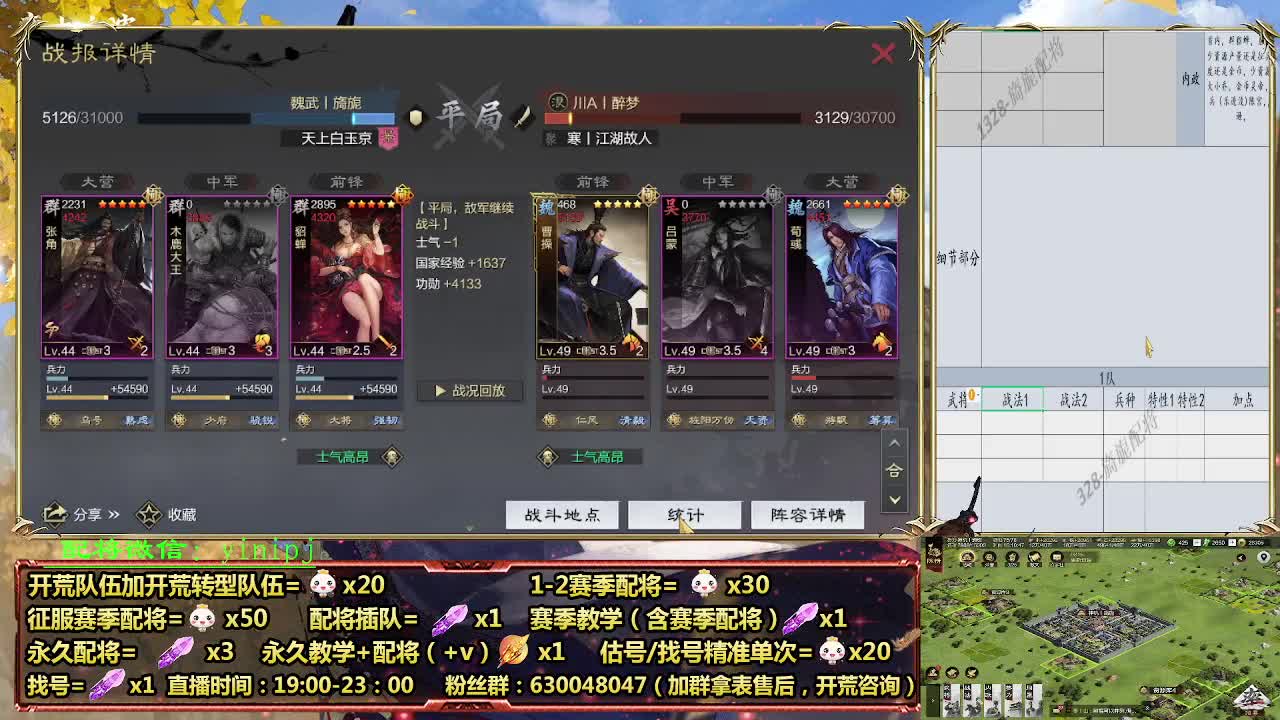This screenshot has width=1280, height=720.
Task: Click the 战况回放 replay button
Action: tap(471, 391)
